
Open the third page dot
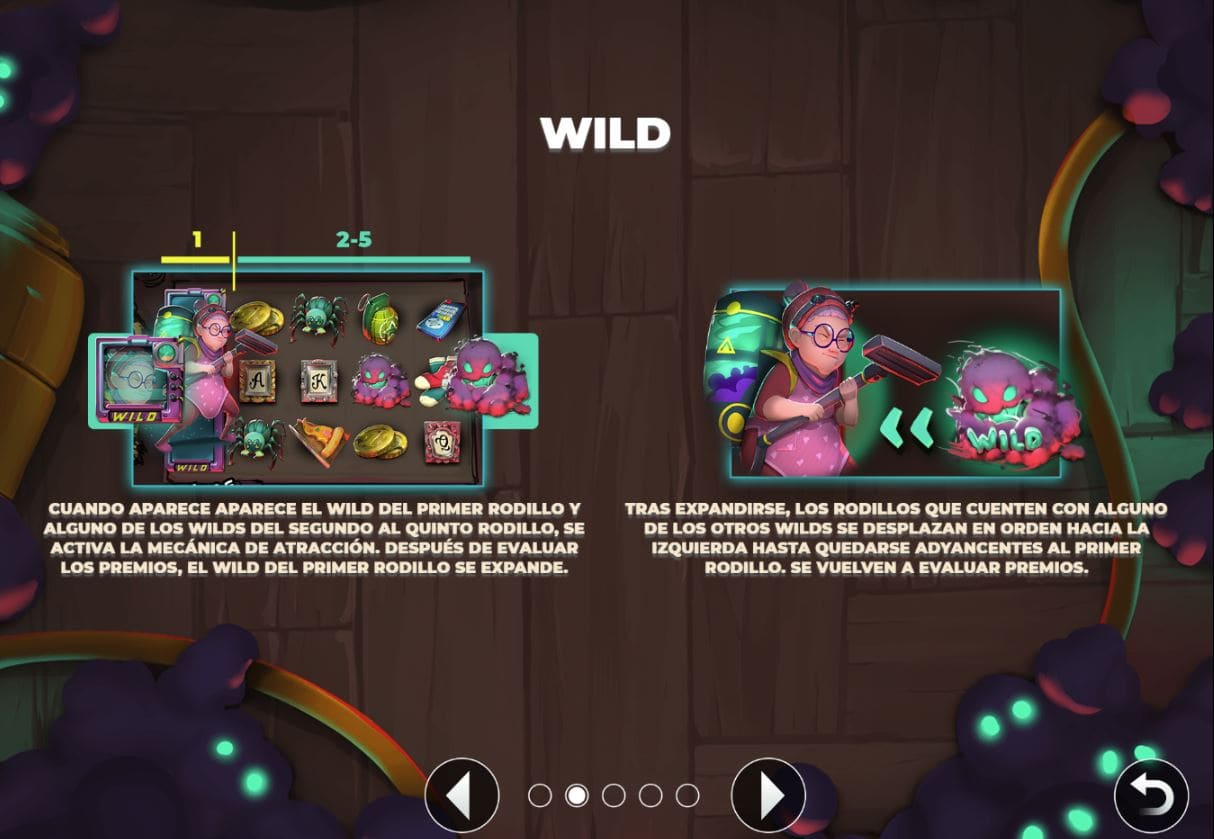tap(614, 796)
